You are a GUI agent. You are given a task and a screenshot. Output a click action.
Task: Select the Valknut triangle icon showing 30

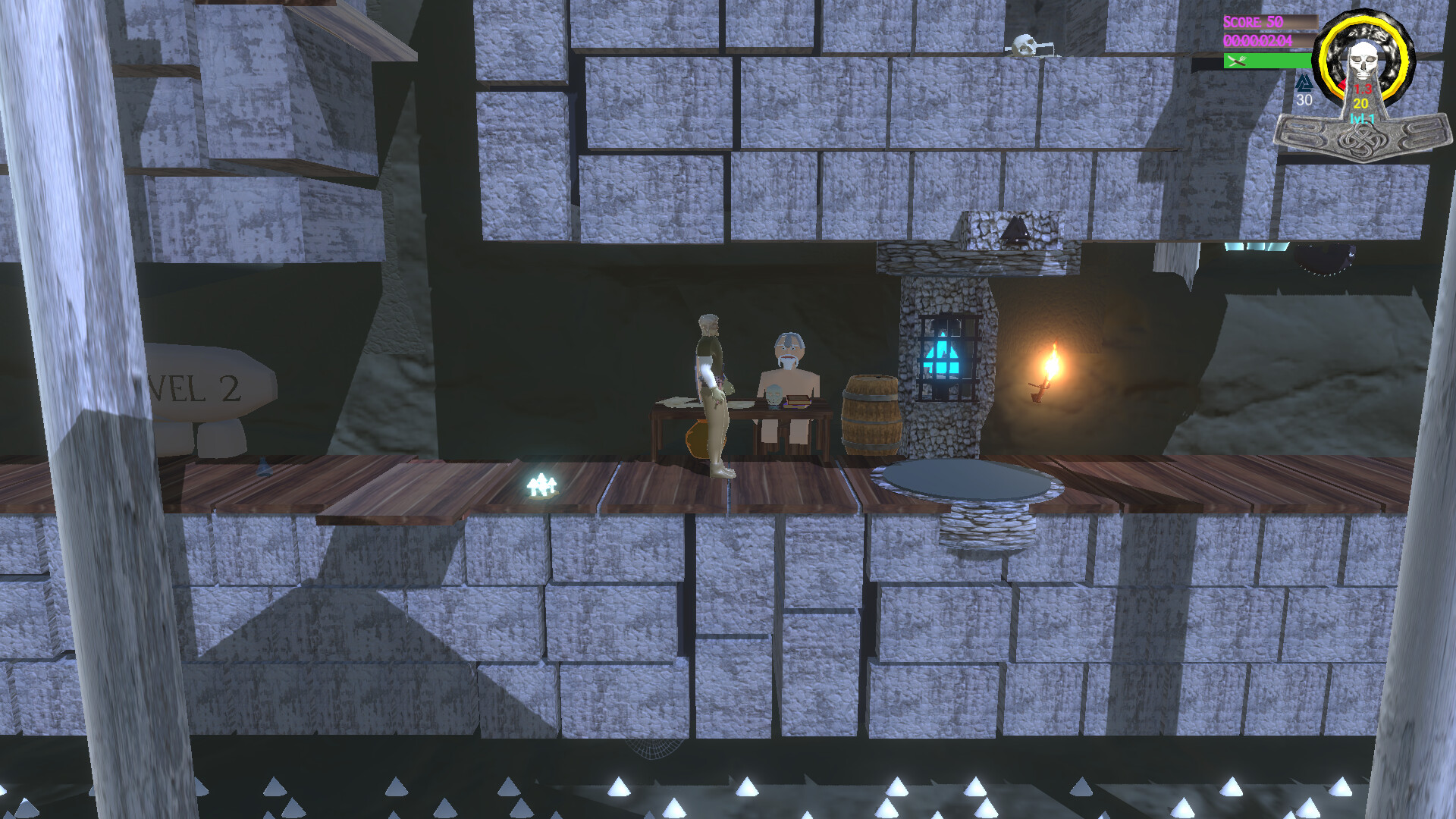[1304, 83]
